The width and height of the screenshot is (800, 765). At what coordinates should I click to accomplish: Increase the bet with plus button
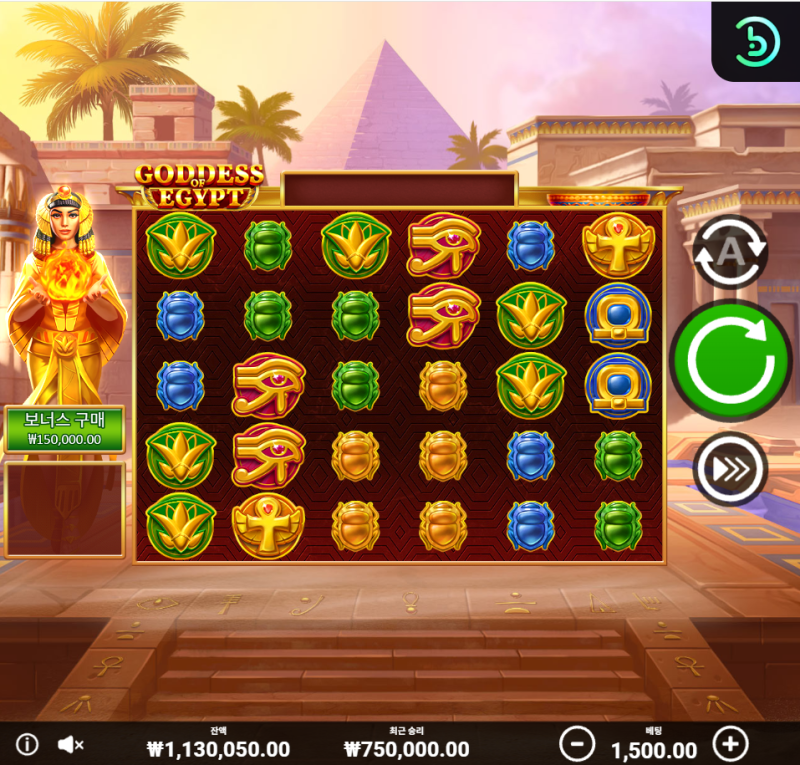pyautogui.click(x=730, y=744)
